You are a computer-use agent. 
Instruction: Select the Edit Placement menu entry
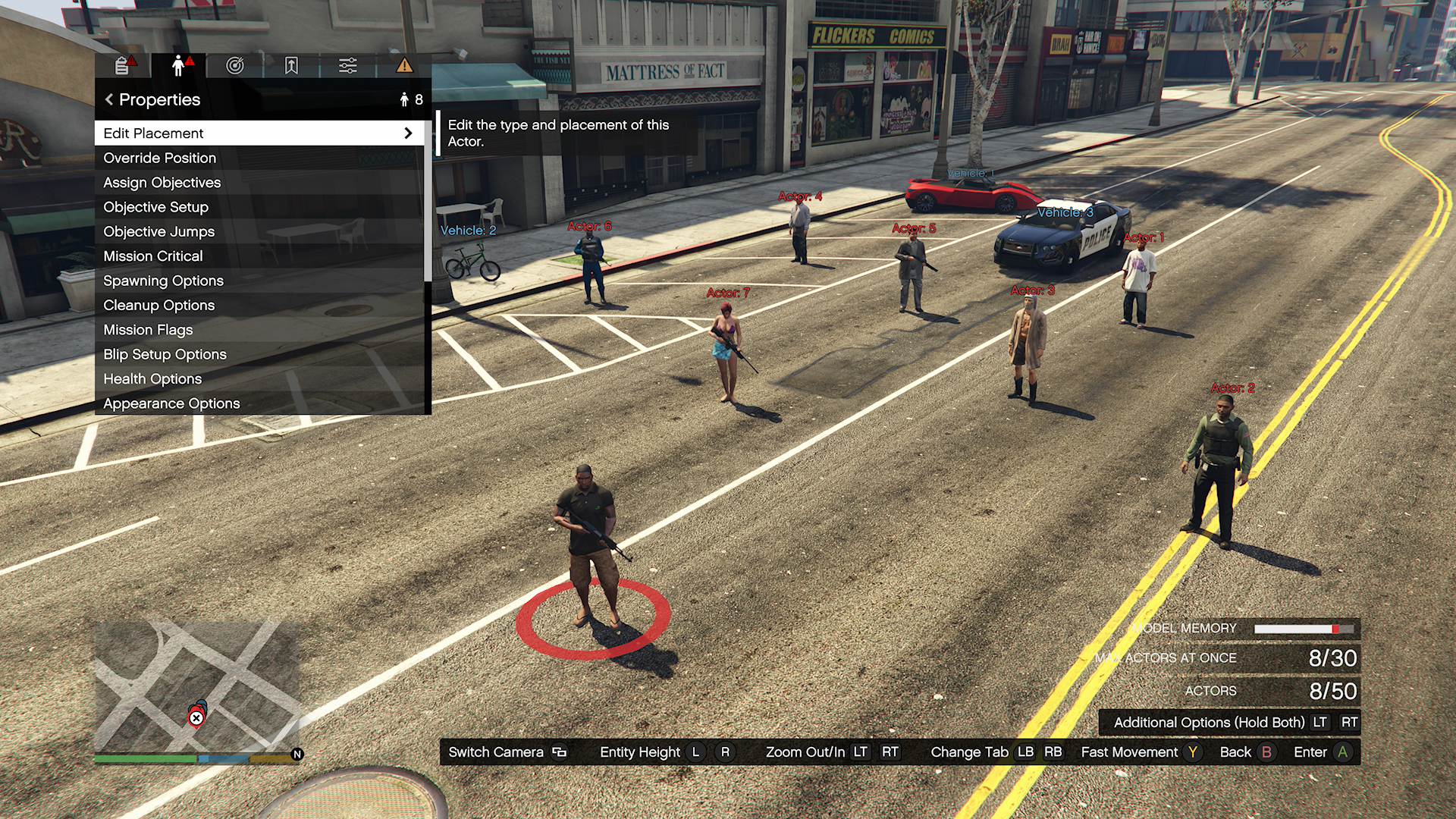tap(258, 133)
